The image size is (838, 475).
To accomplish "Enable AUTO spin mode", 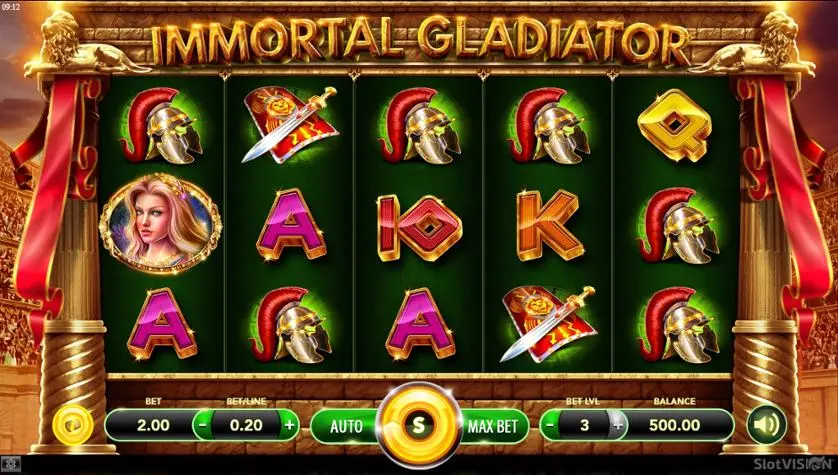I will tap(346, 425).
